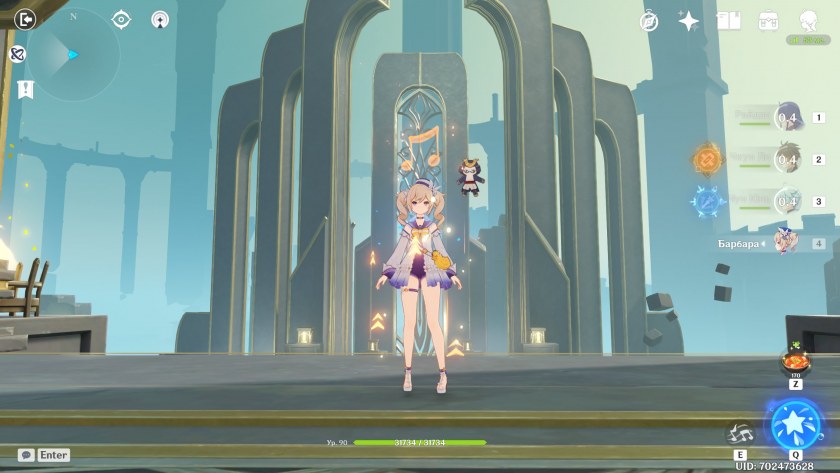This screenshot has height=473, width=840.
Task: Click the exit door icon
Action: pos(26,18)
